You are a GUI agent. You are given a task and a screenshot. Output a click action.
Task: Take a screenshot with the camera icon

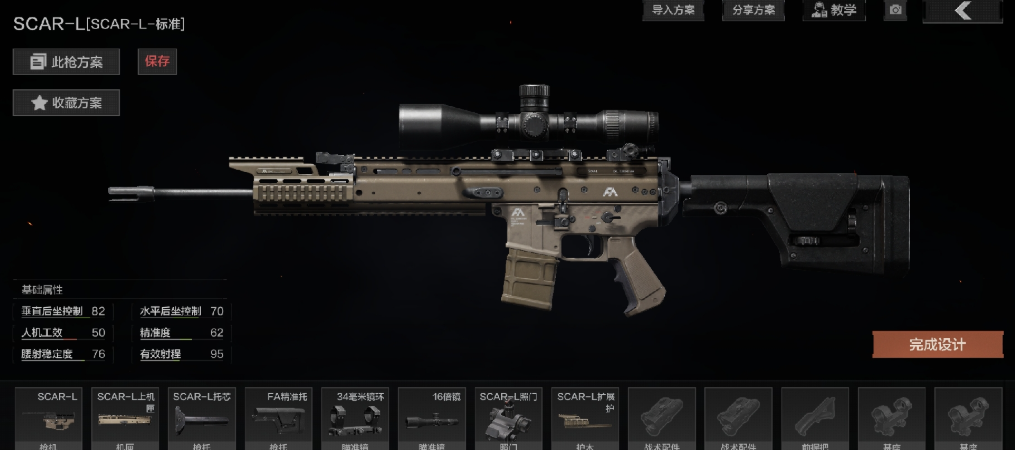click(896, 10)
